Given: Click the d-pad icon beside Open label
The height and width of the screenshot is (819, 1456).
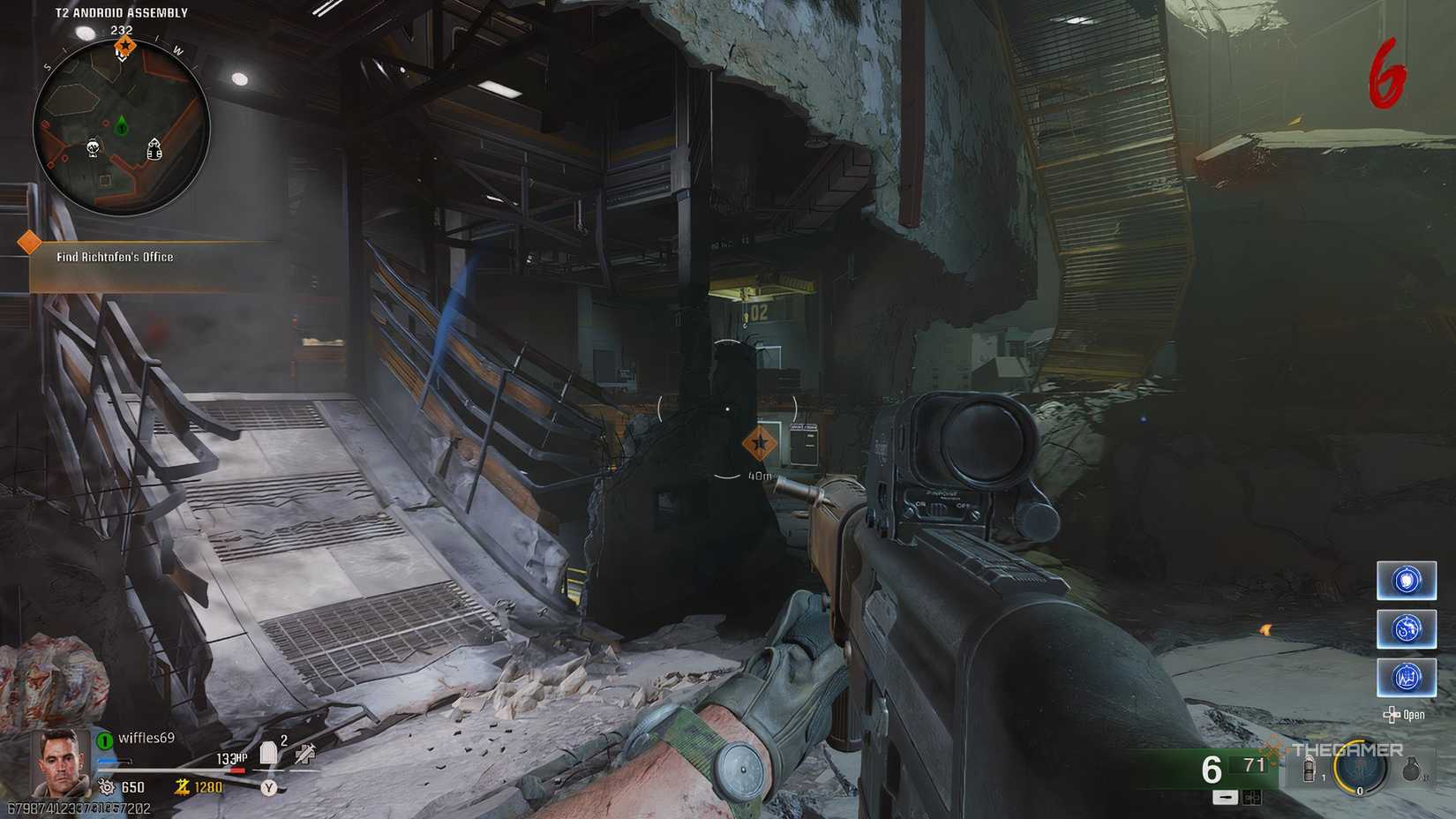Looking at the screenshot, I should pyautogui.click(x=1393, y=717).
